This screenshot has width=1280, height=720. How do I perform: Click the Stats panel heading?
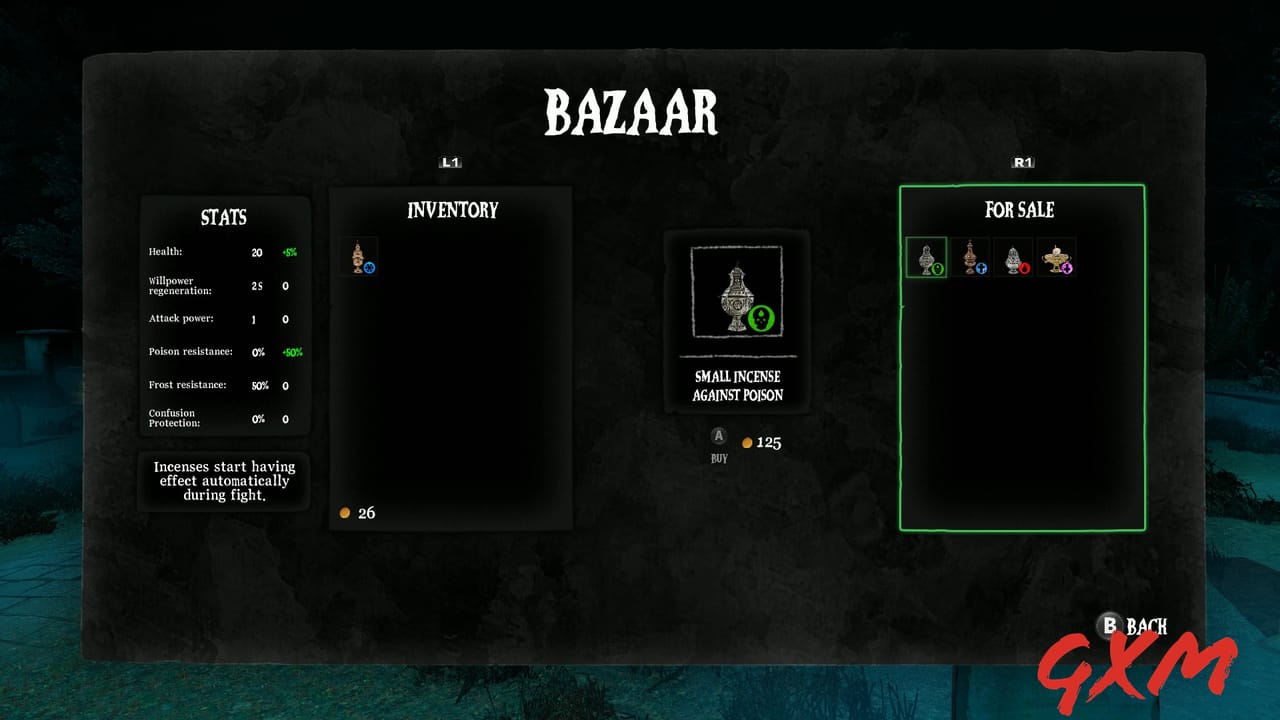pyautogui.click(x=224, y=218)
